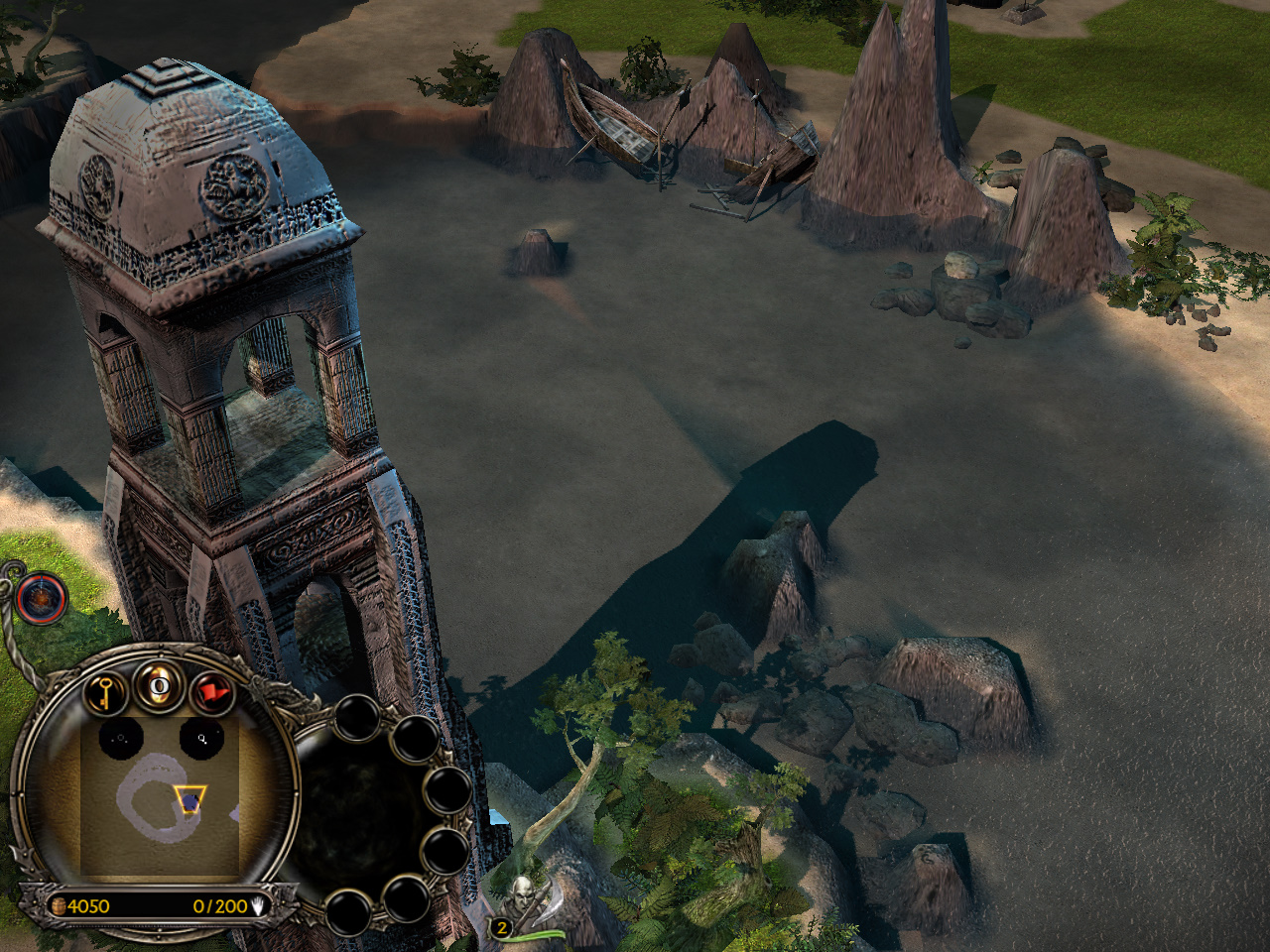Click the red-ringed orb at top of the sidebar
Viewport: 1270px width, 952px height.
point(40,598)
